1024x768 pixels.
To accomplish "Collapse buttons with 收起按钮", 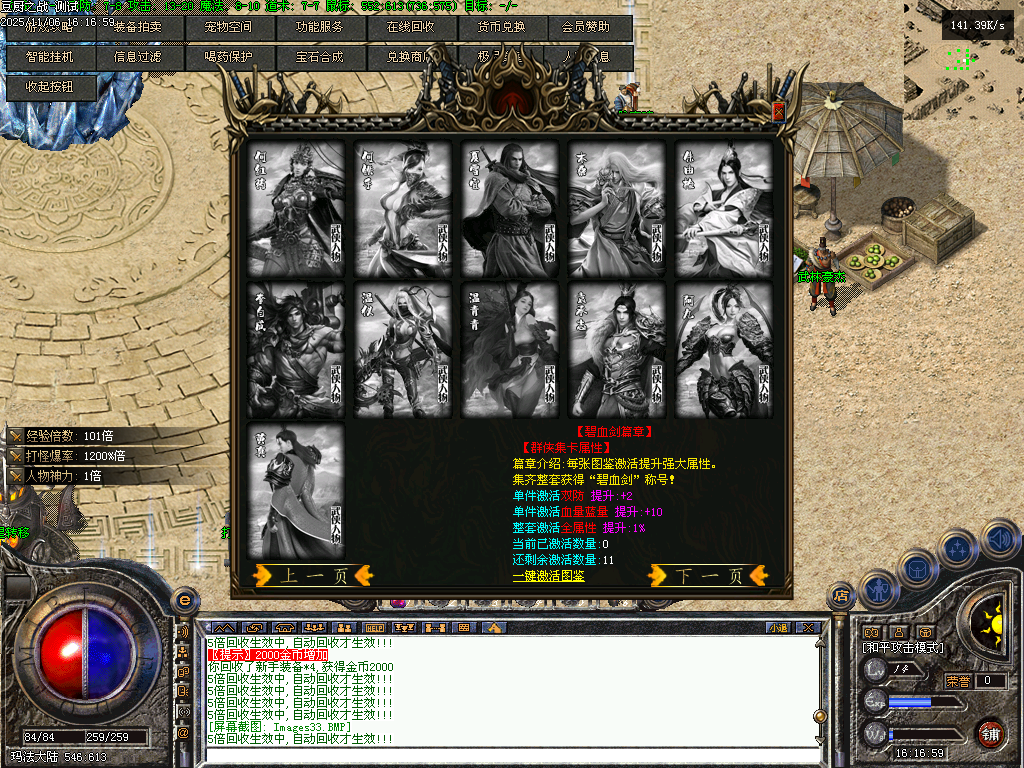I will coord(51,87).
